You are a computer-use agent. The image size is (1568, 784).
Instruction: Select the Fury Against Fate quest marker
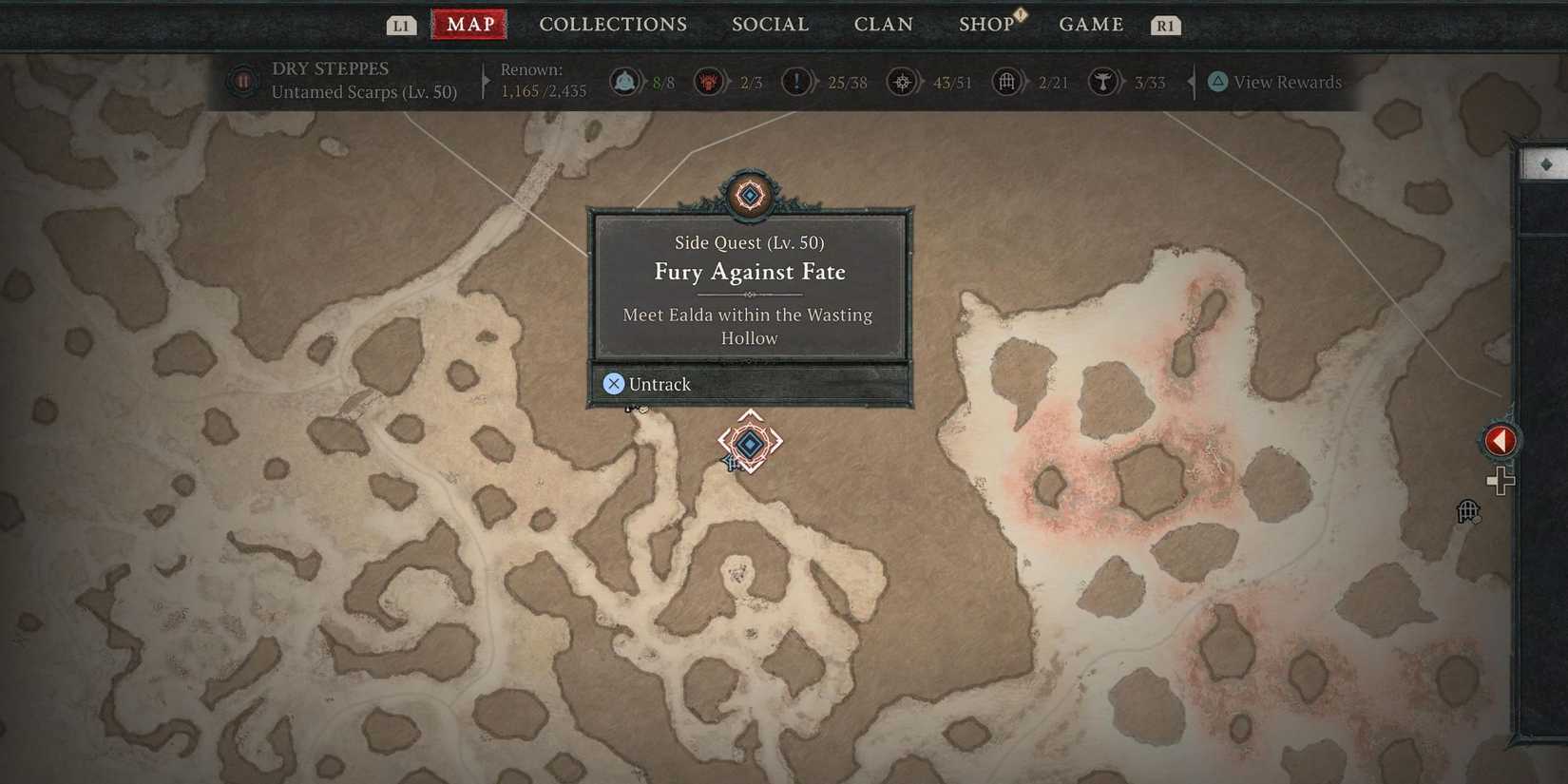749,443
